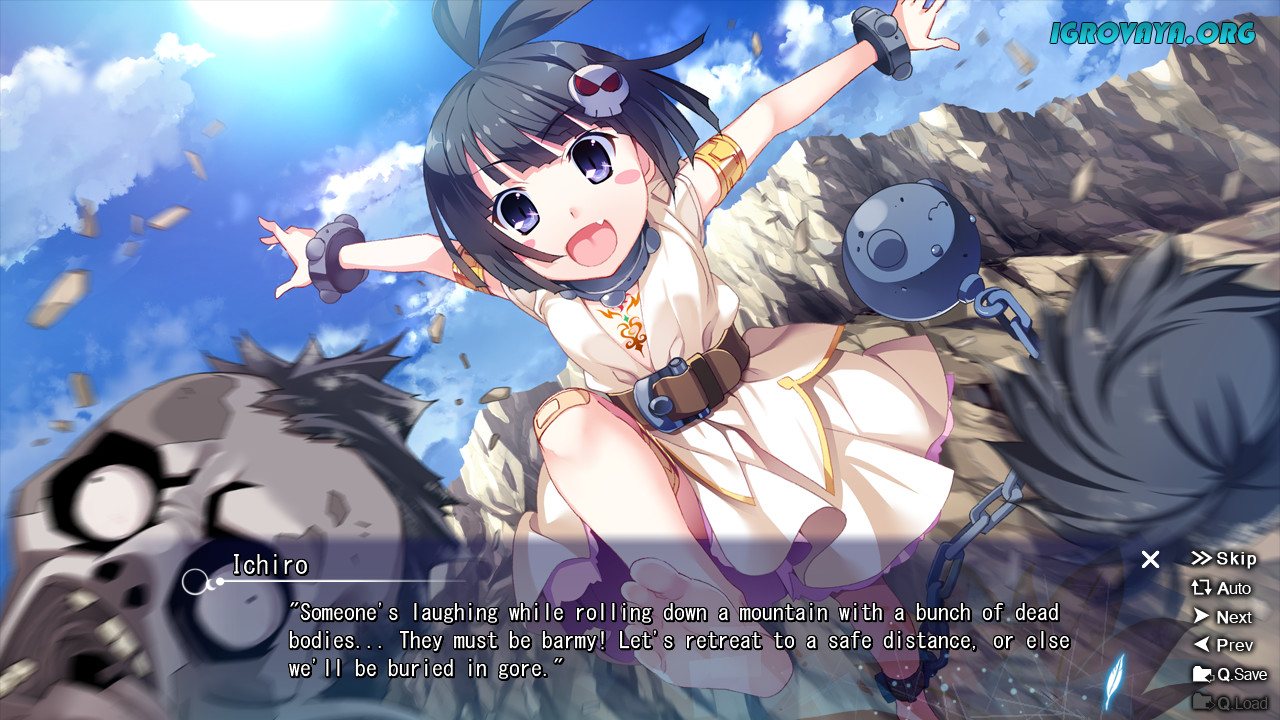The image size is (1280, 720).
Task: Go back with the Prev button
Action: (x=1222, y=646)
